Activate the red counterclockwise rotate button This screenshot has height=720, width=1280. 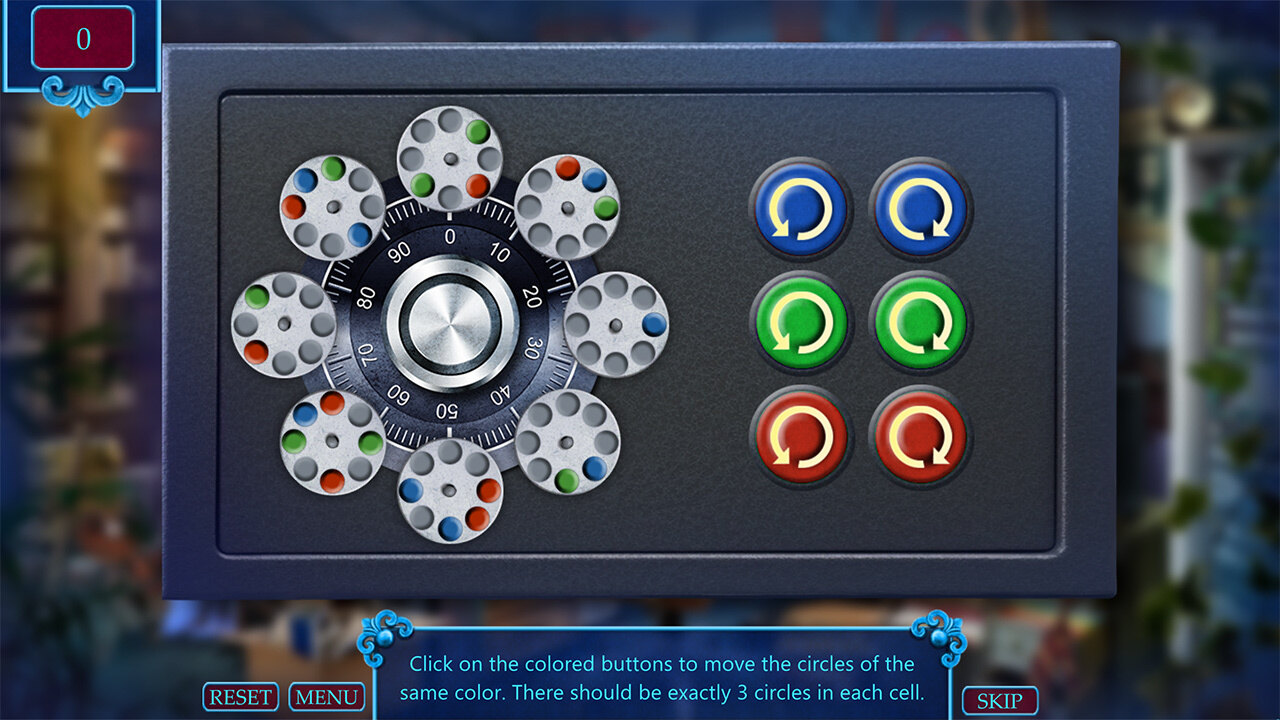tap(800, 437)
